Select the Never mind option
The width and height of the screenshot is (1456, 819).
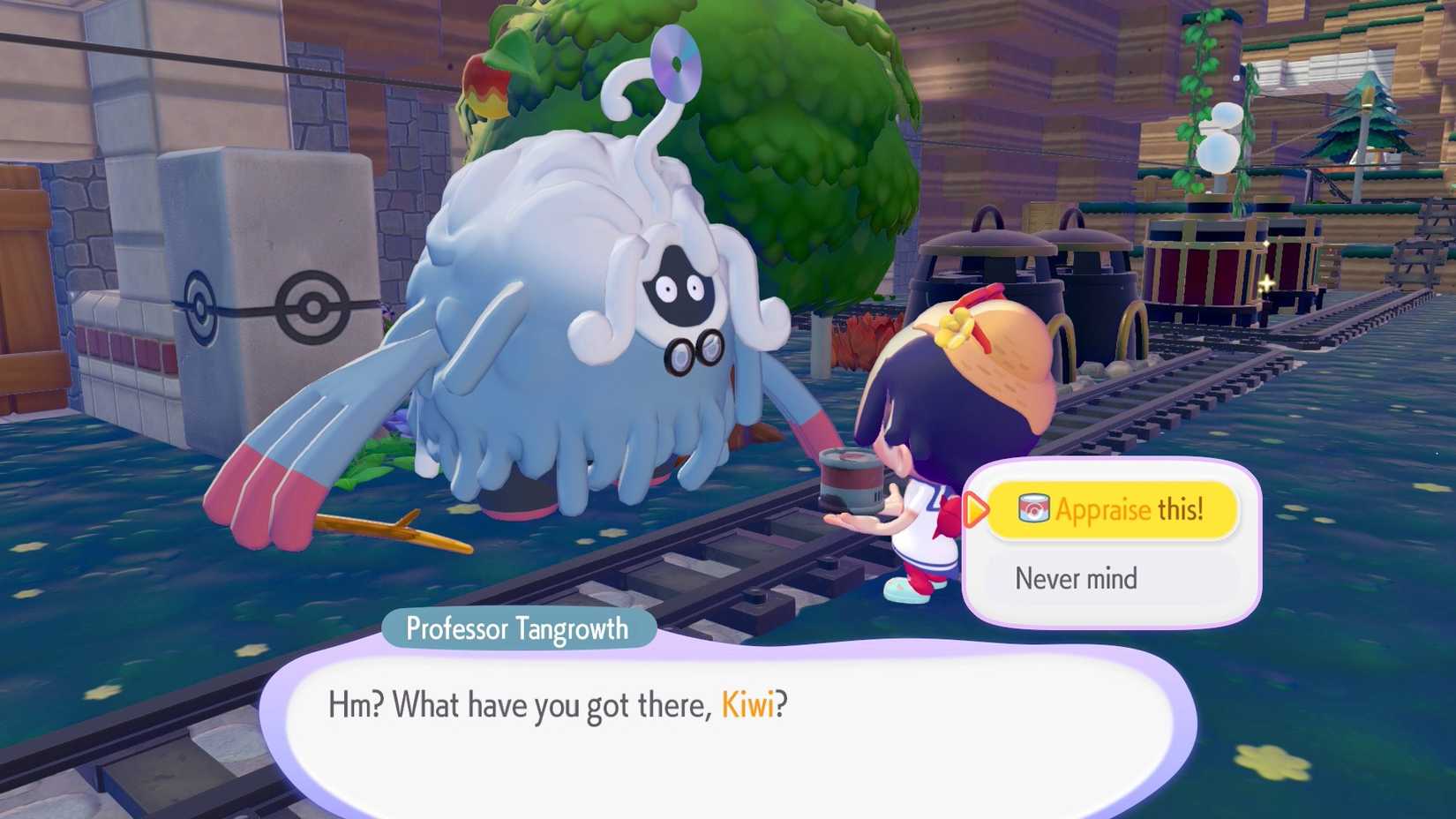1077,578
